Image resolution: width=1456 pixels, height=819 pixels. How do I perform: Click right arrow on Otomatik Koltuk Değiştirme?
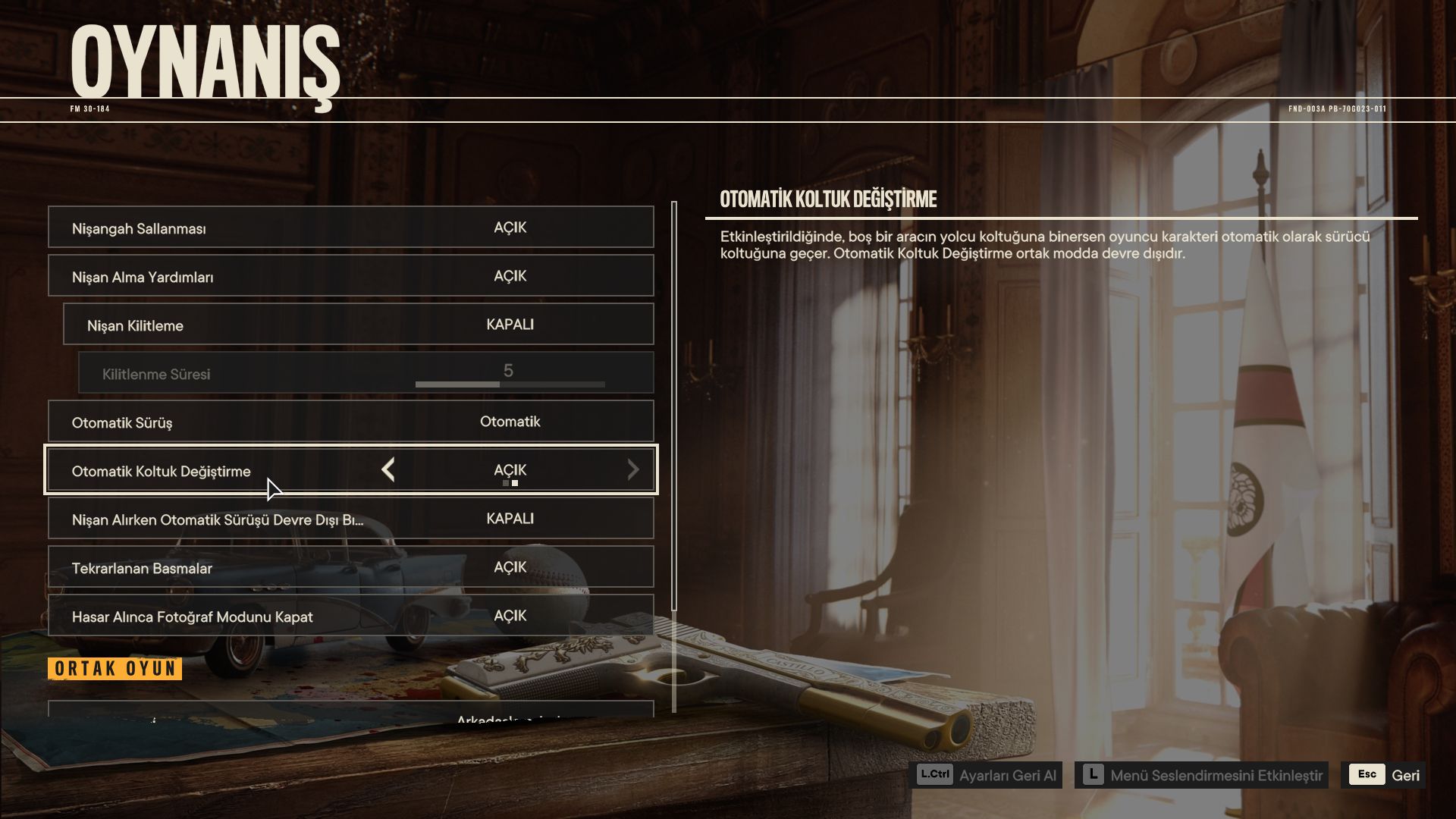click(632, 470)
